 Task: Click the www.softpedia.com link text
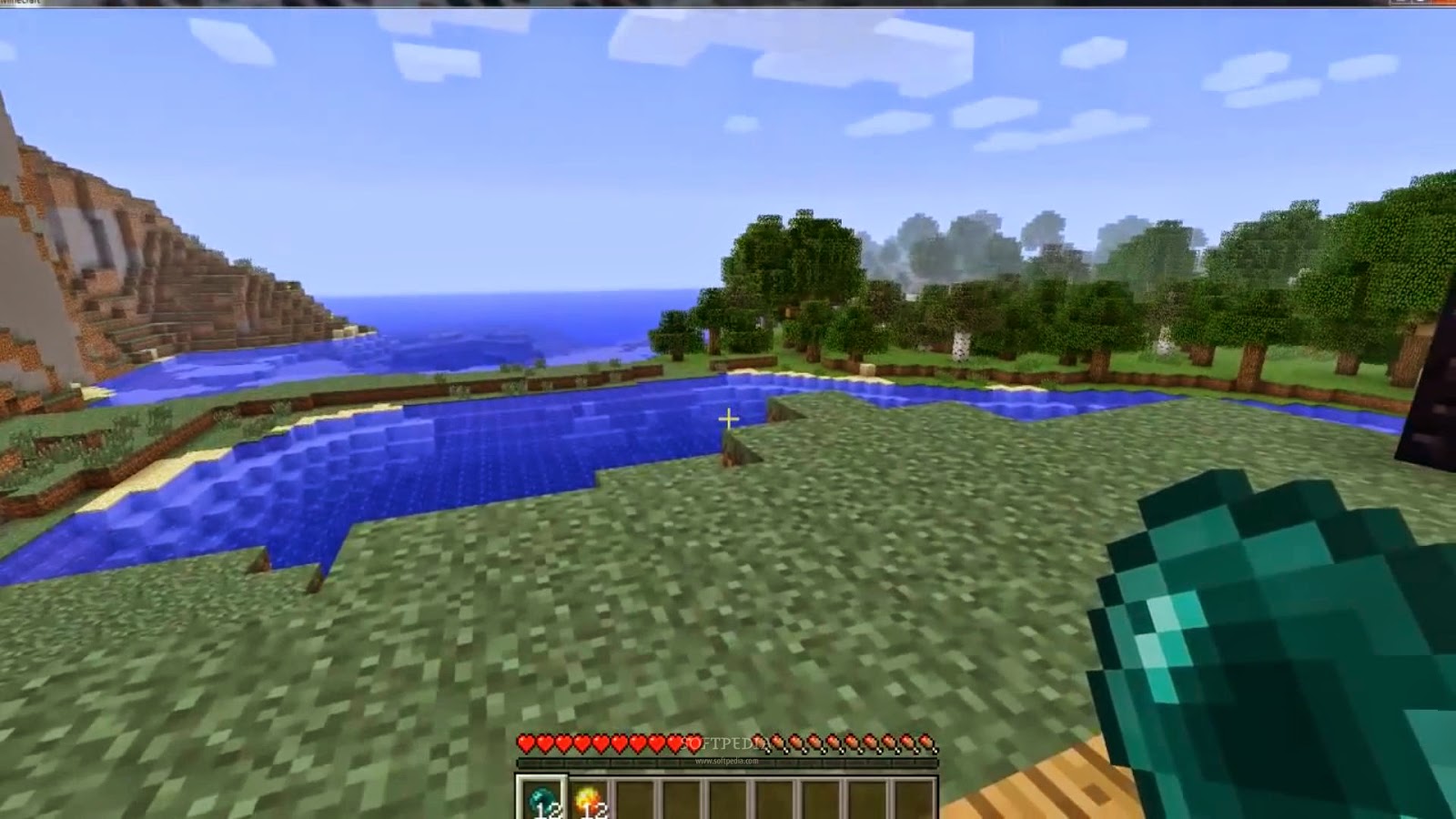(727, 761)
